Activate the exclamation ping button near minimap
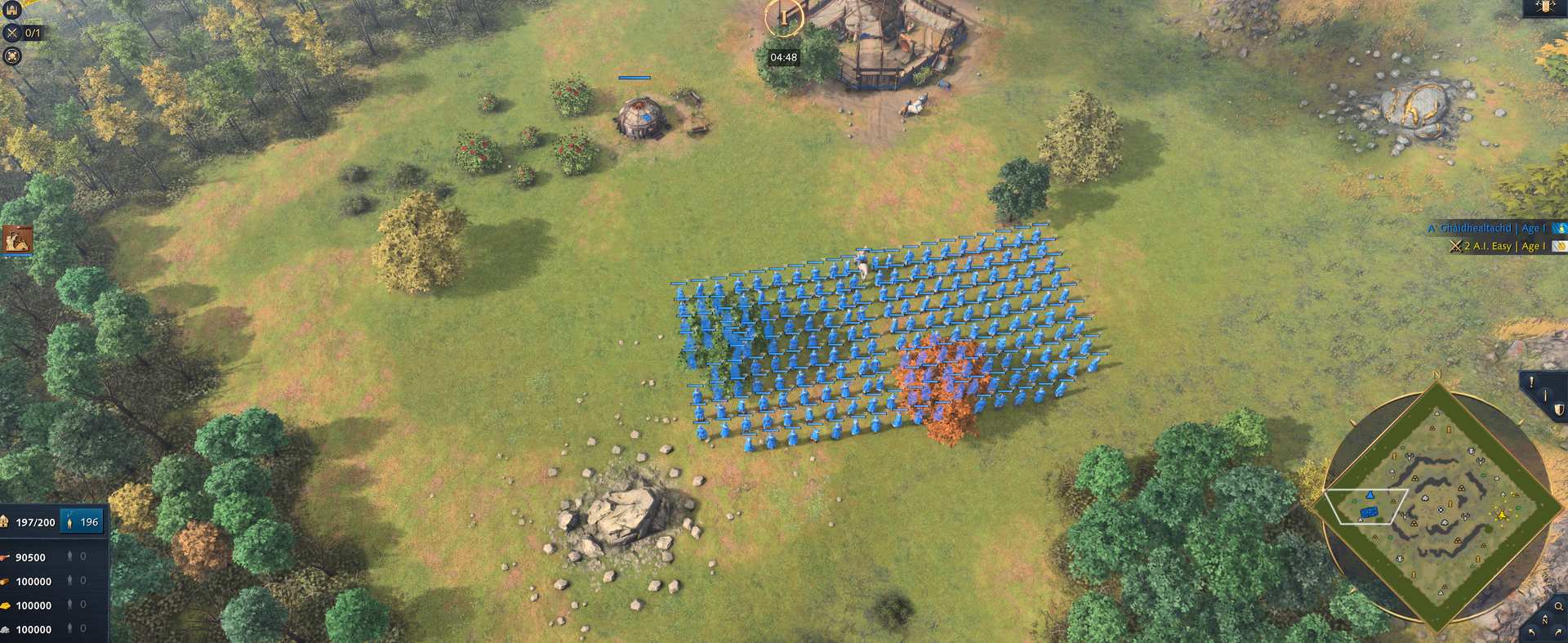 click(1531, 382)
